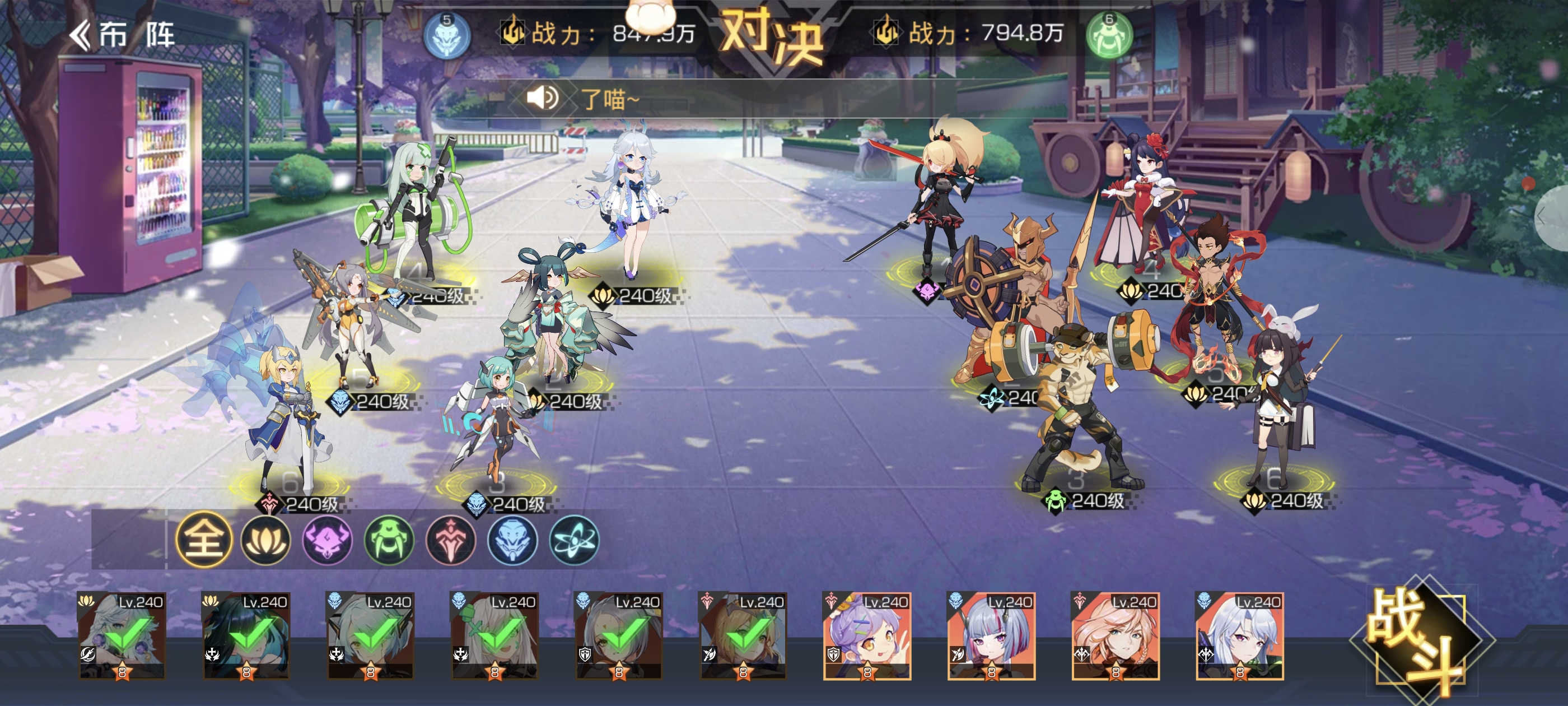The image size is (1568, 706).
Task: Choose the silver-haired hero card with purple eyes
Action: pyautogui.click(x=1239, y=635)
